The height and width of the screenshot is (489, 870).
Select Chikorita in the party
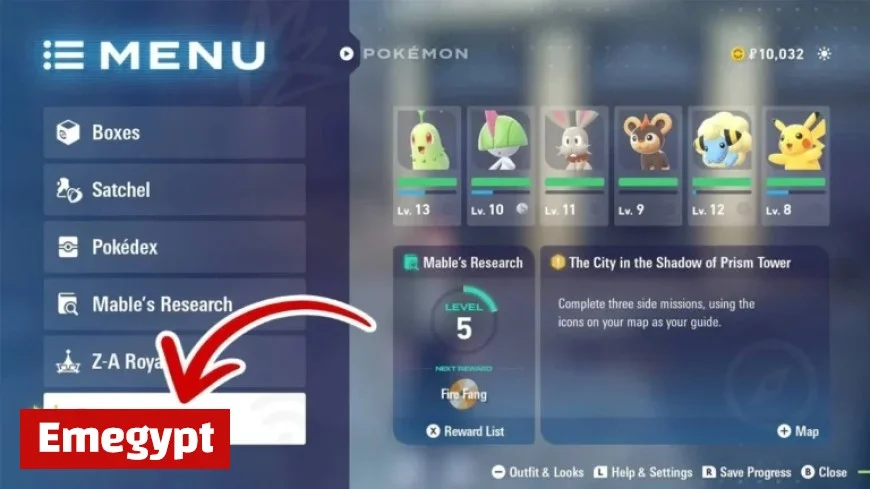click(427, 164)
